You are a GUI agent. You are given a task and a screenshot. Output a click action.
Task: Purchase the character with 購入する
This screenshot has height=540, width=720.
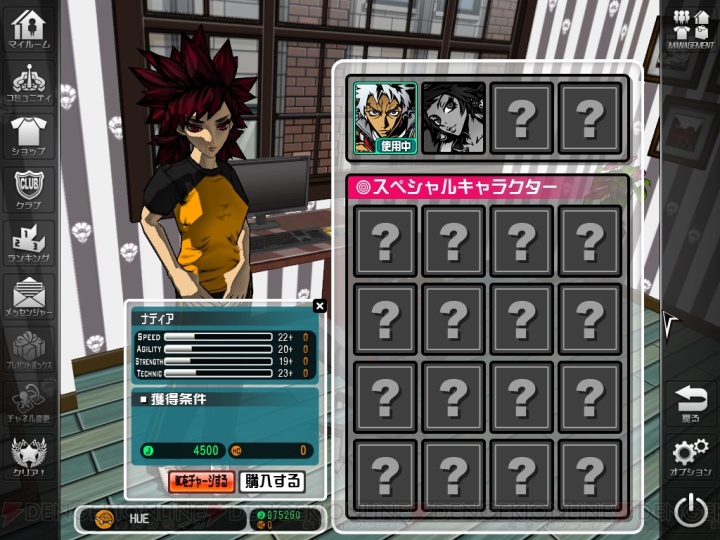(x=272, y=481)
